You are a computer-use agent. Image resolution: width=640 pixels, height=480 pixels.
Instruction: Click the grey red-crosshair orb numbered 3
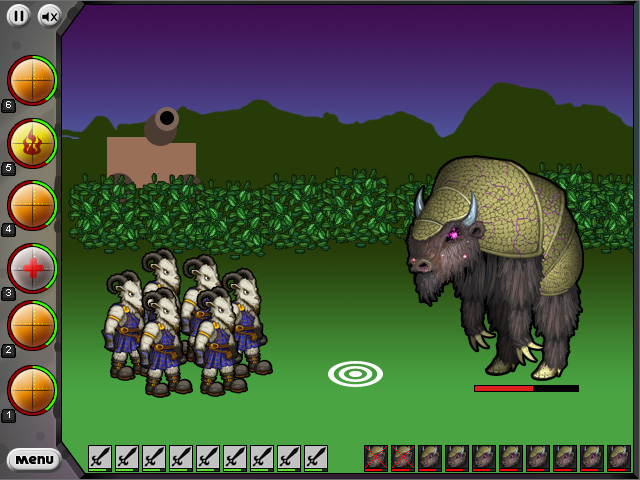32,267
